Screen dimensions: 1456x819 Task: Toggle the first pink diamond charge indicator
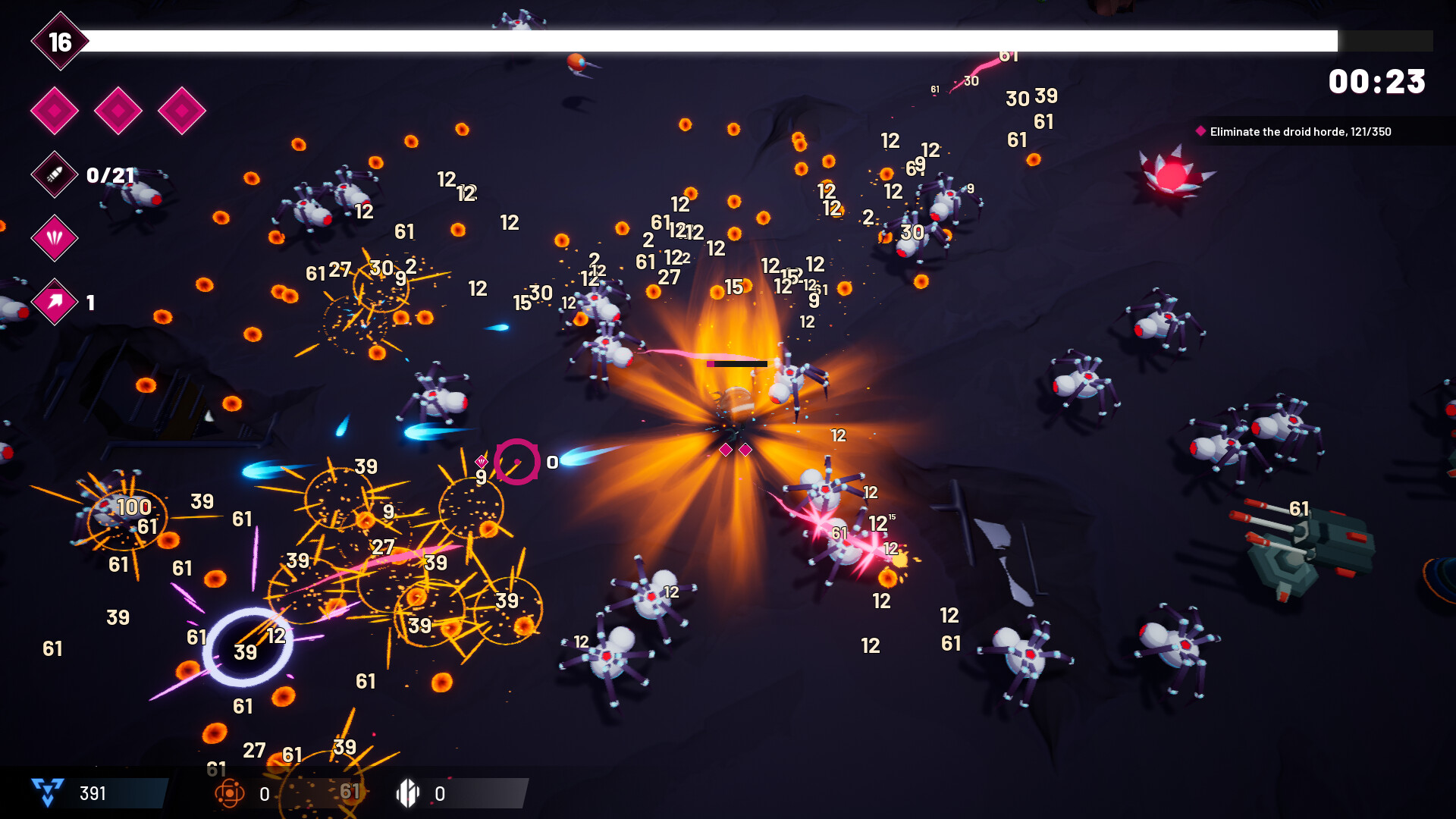(x=54, y=111)
